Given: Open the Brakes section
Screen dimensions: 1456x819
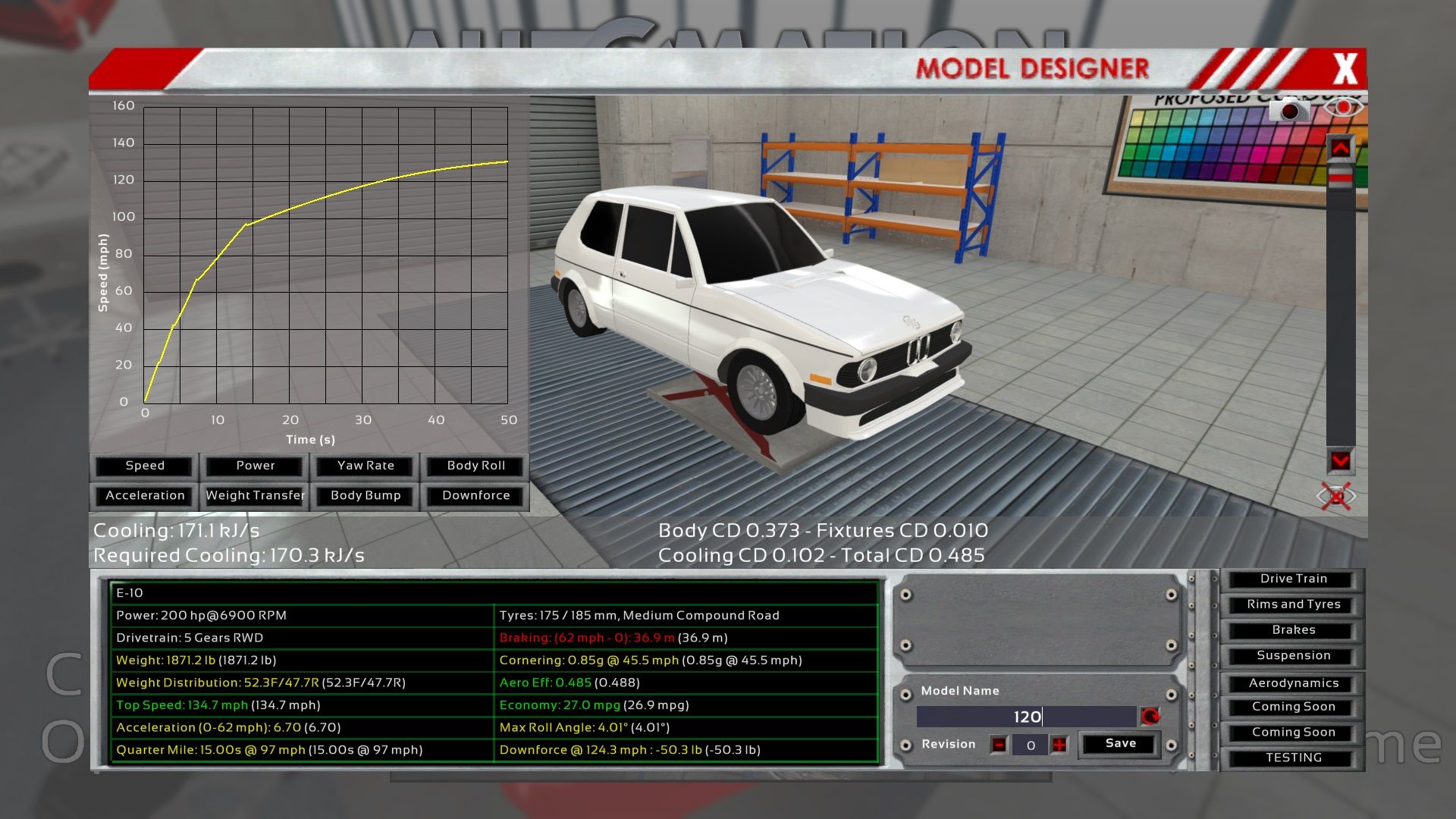Looking at the screenshot, I should (x=1293, y=630).
